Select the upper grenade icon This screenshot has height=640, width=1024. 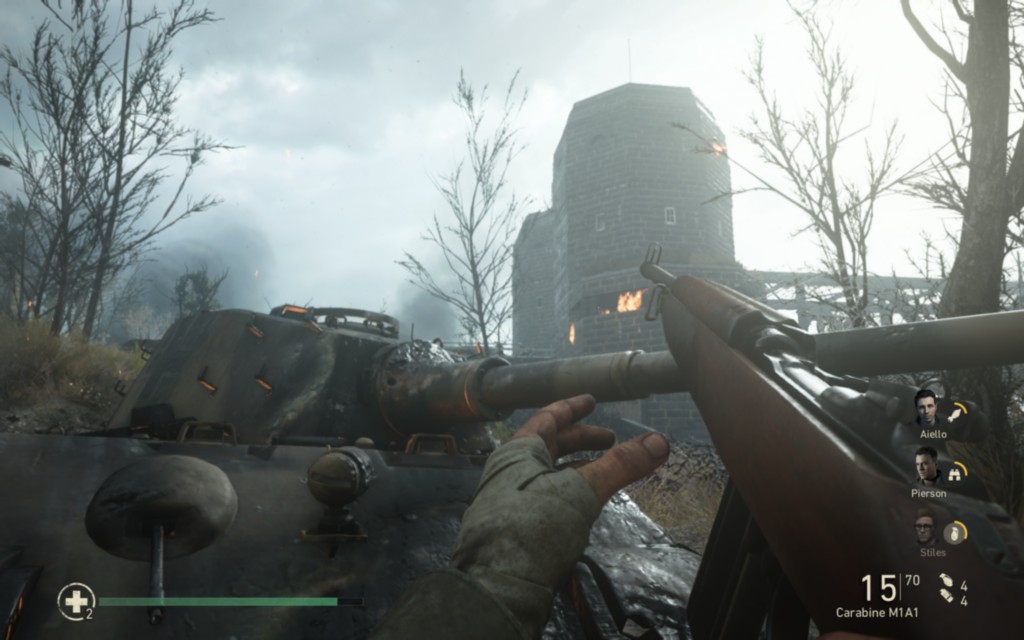pyautogui.click(x=945, y=581)
